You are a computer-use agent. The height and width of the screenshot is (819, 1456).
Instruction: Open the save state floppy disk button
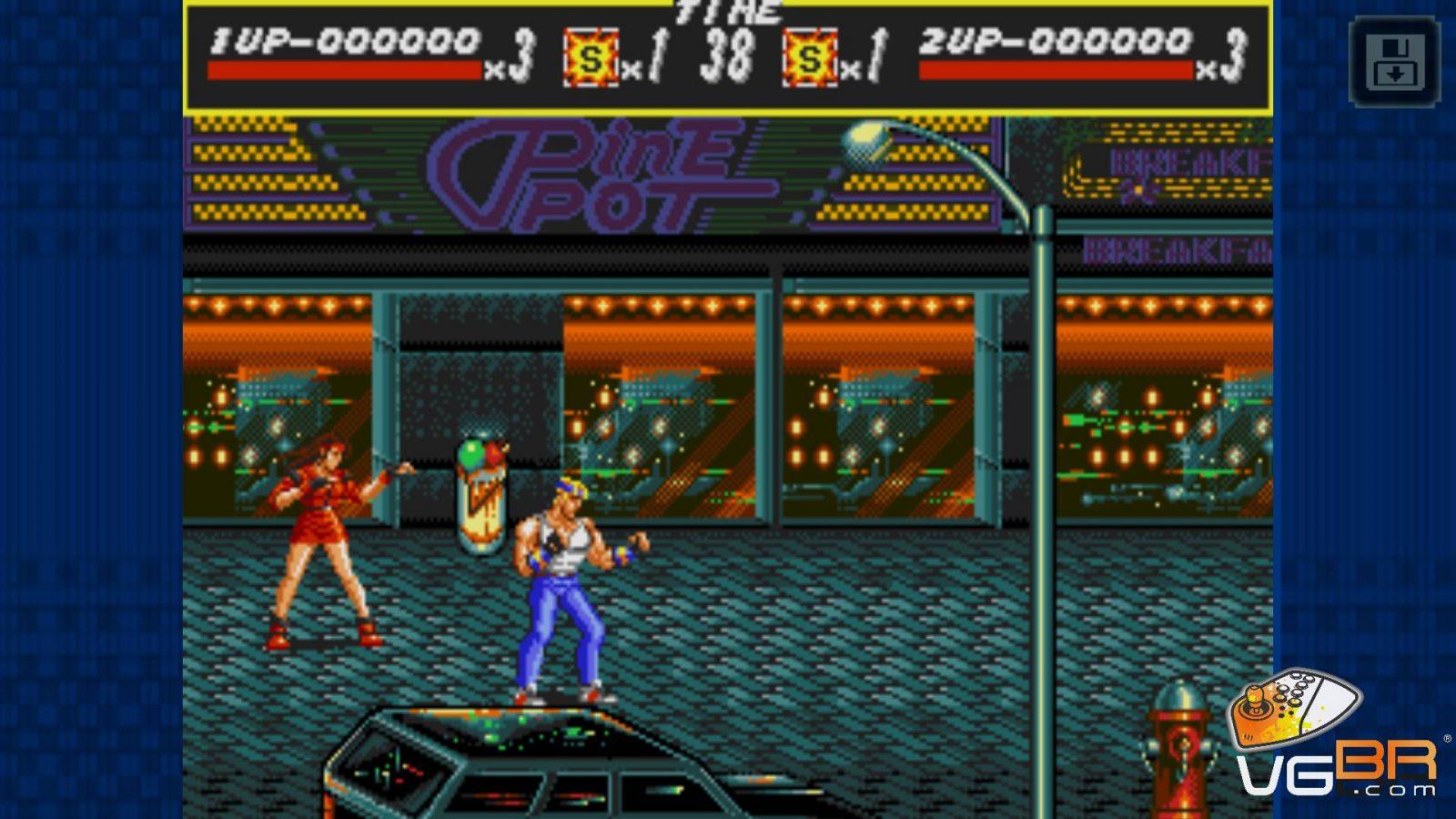pyautogui.click(x=1394, y=62)
